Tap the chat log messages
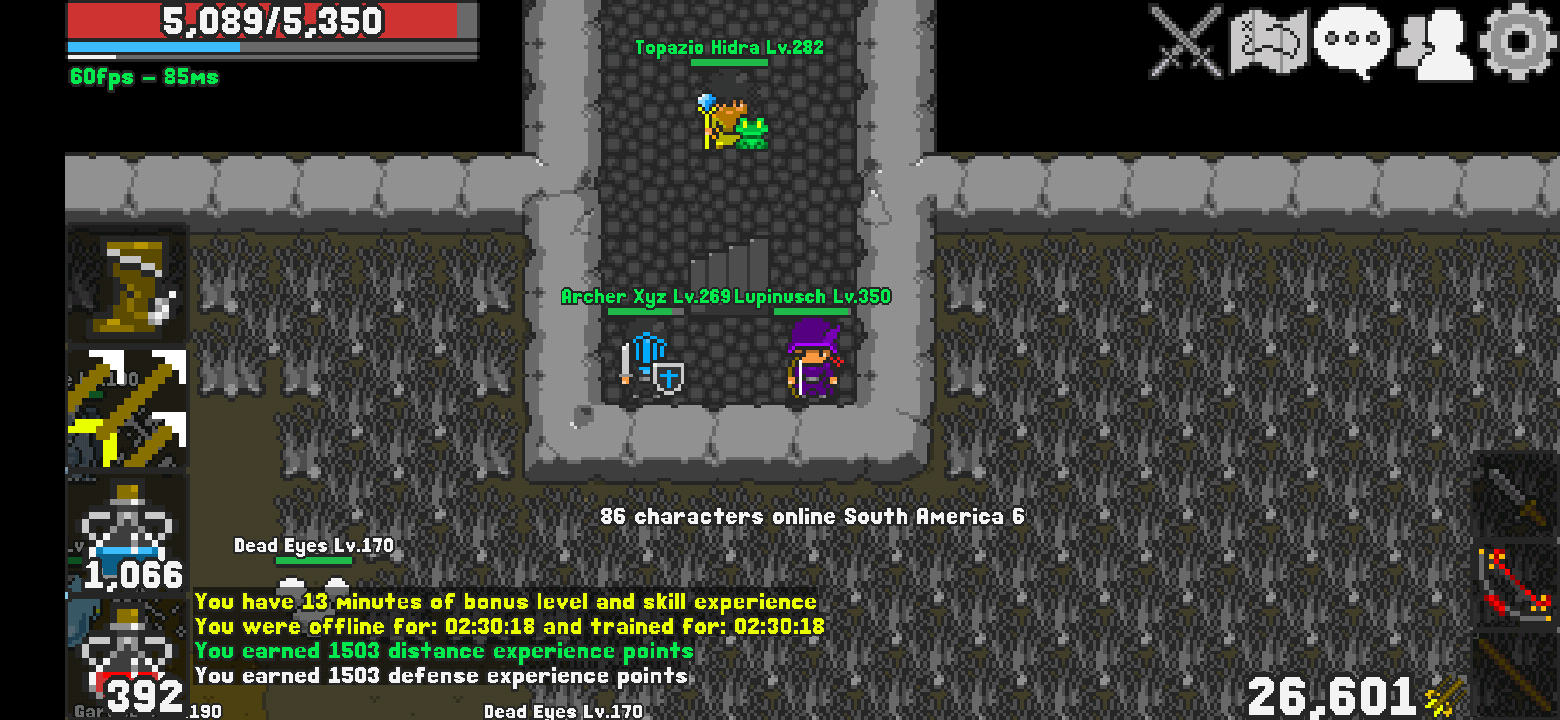 point(505,638)
